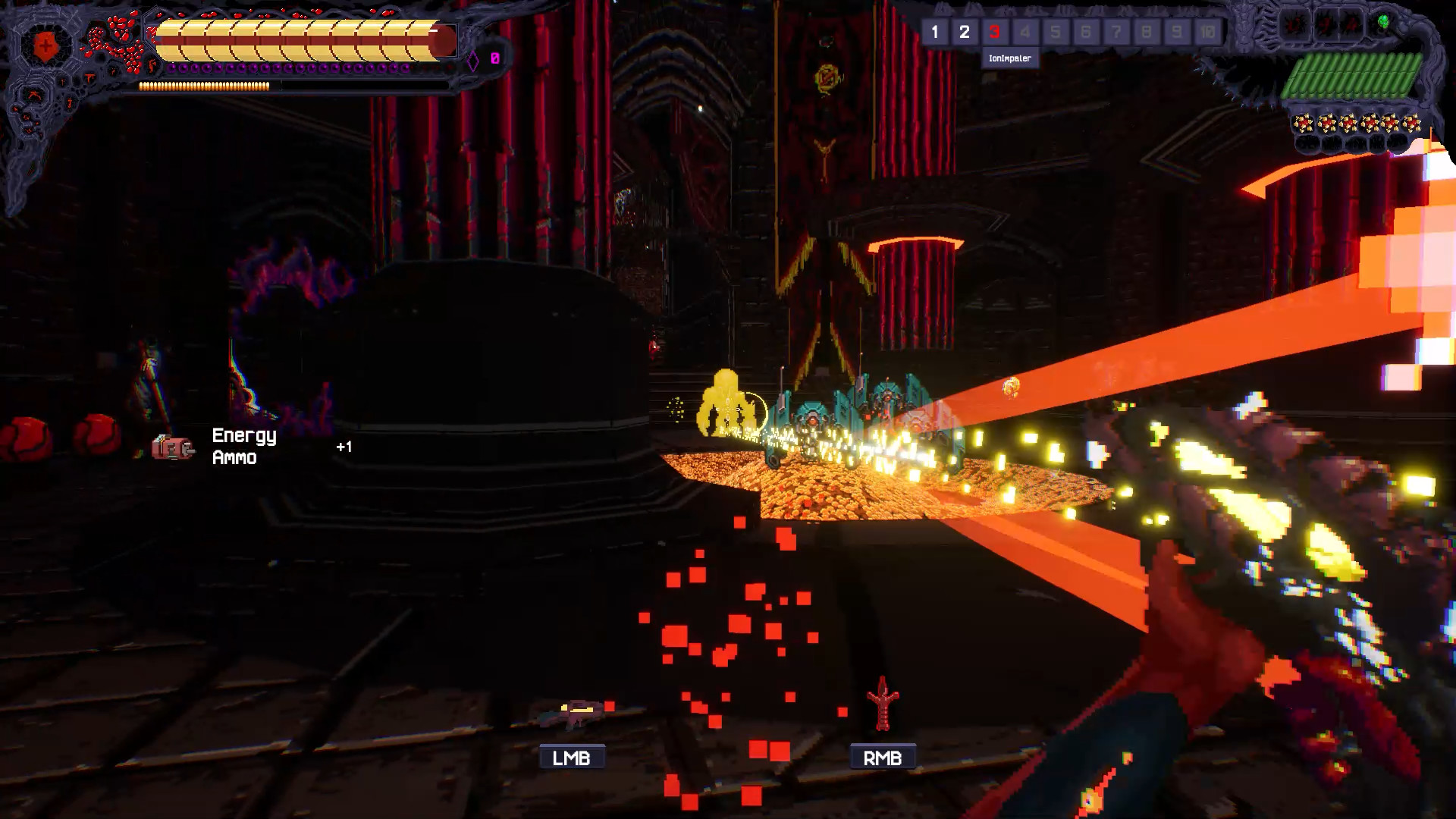Click the lightning bolt icon on left HUD
The height and width of the screenshot is (819, 1456).
(x=150, y=65)
